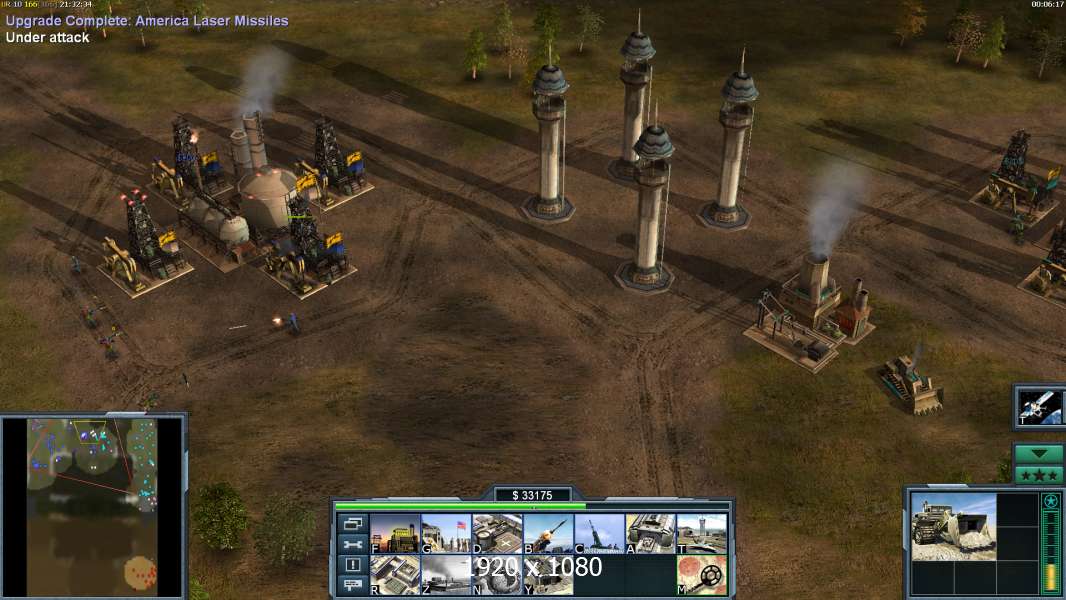
Task: Select the Barracks build icon with flag
Action: [446, 533]
